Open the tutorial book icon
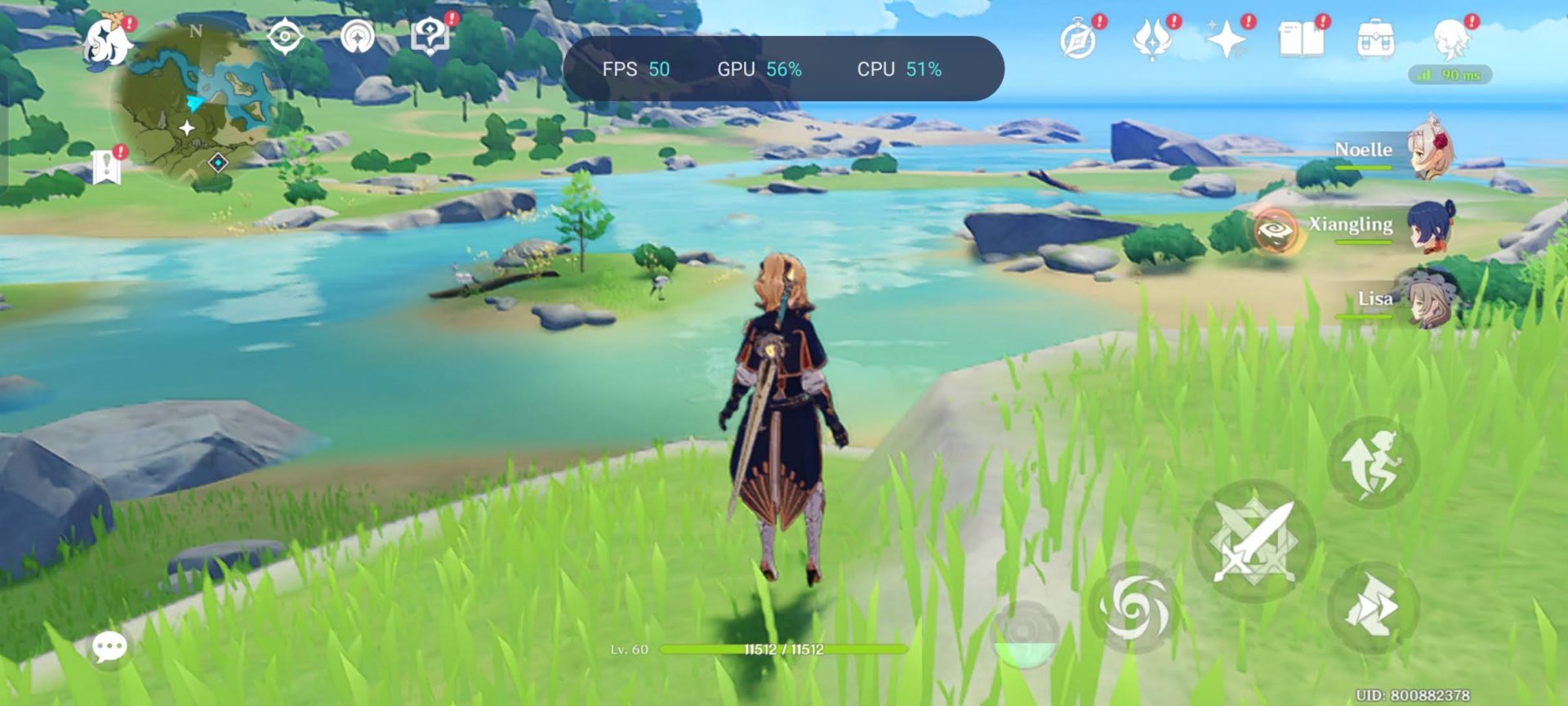 (x=1301, y=39)
